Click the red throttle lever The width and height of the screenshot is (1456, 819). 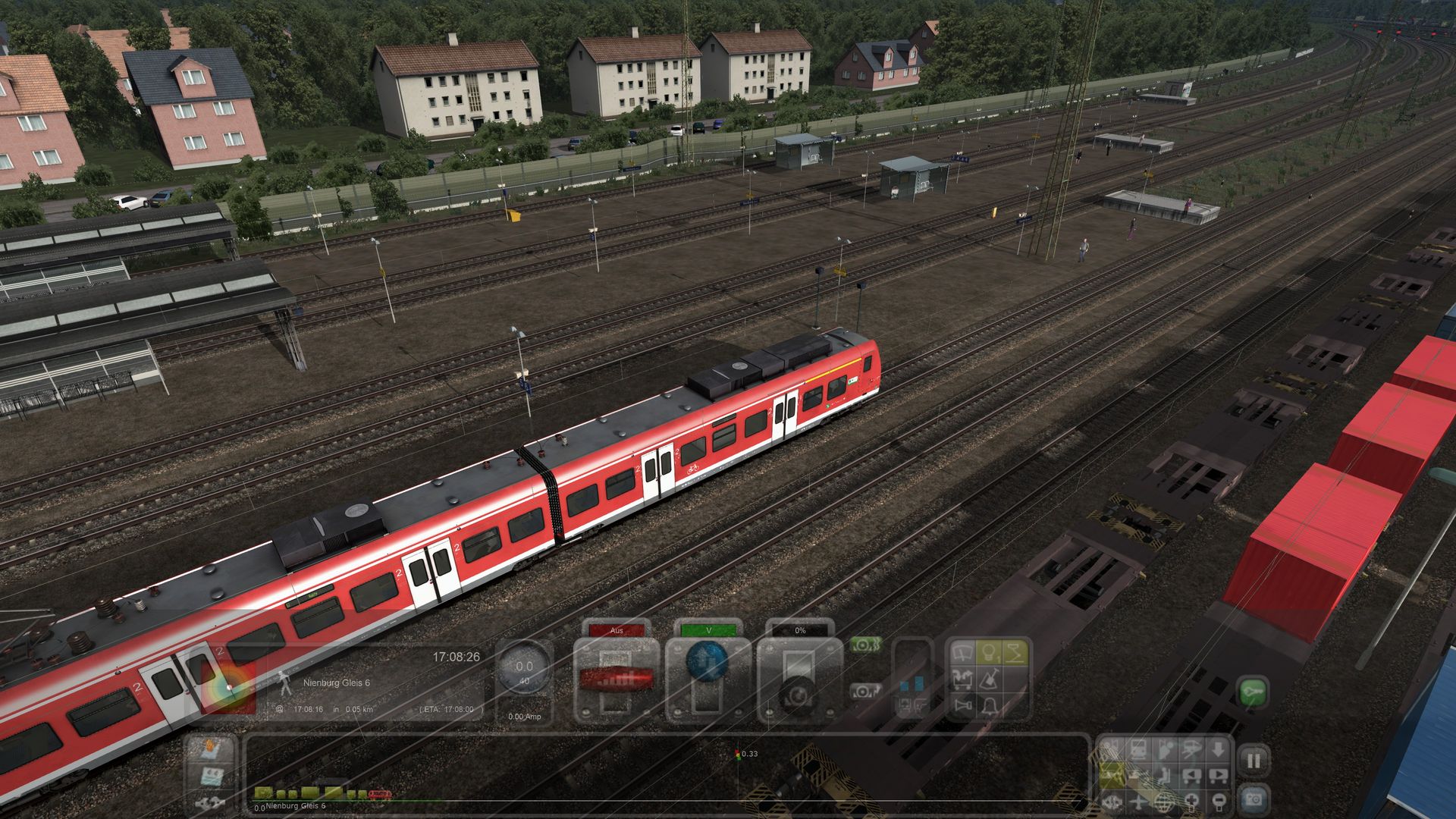[x=616, y=679]
